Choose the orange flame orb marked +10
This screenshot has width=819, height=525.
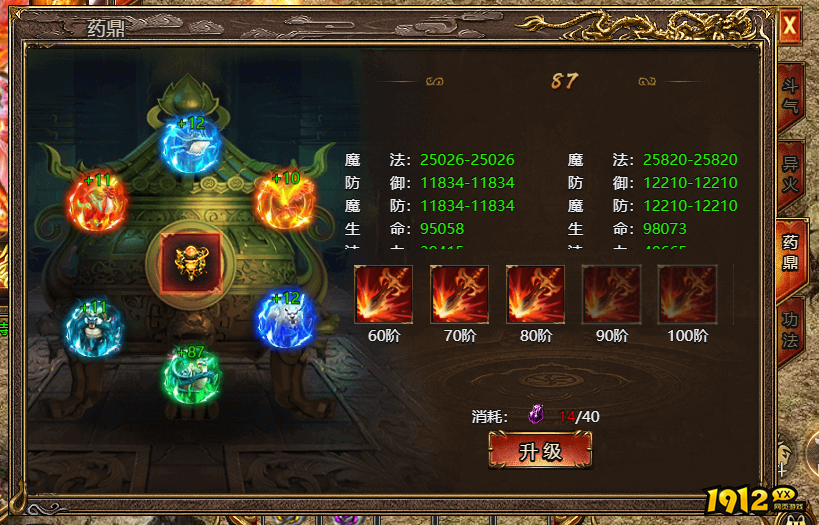tap(284, 200)
